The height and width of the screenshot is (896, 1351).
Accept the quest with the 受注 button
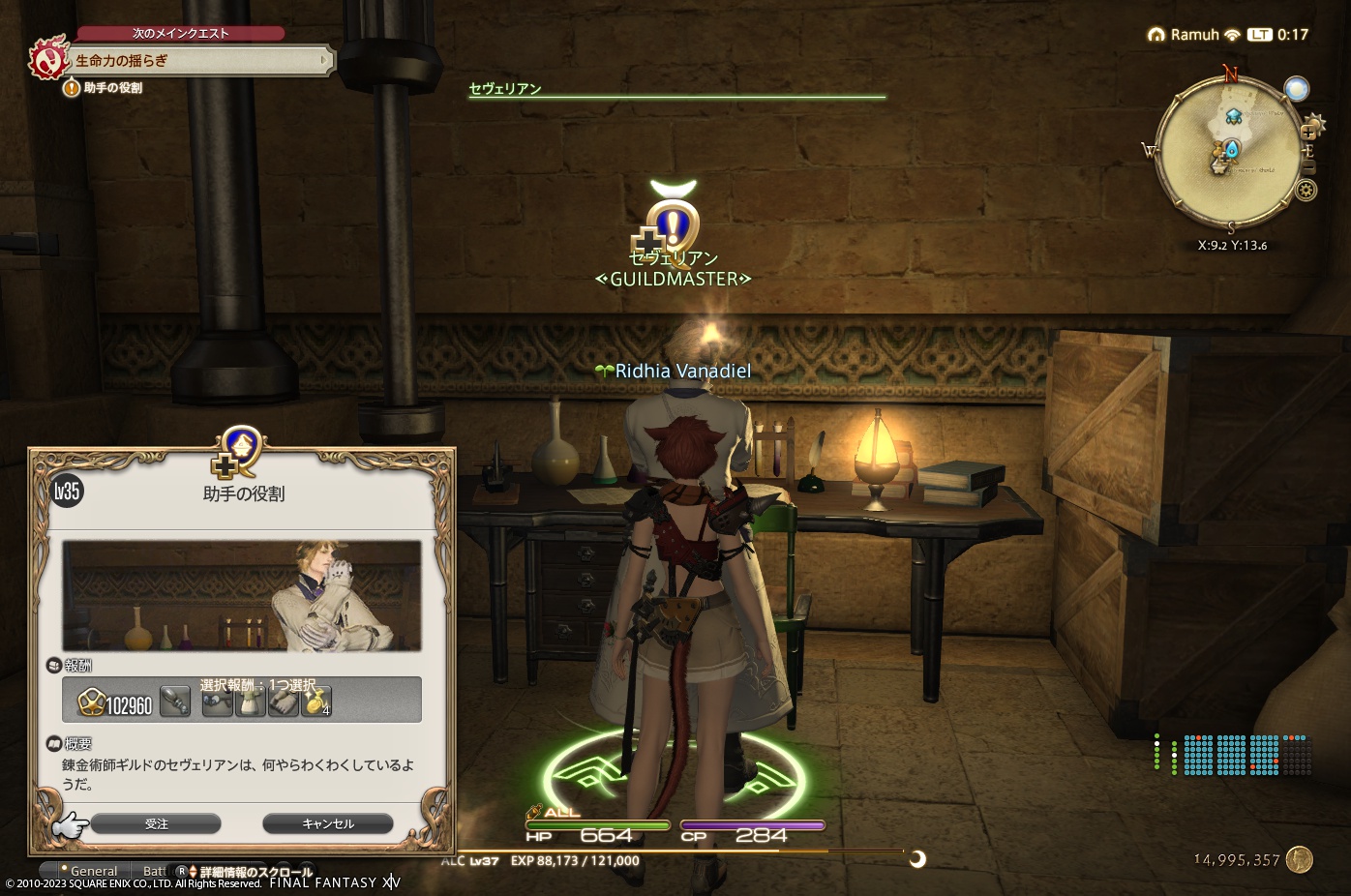157,823
